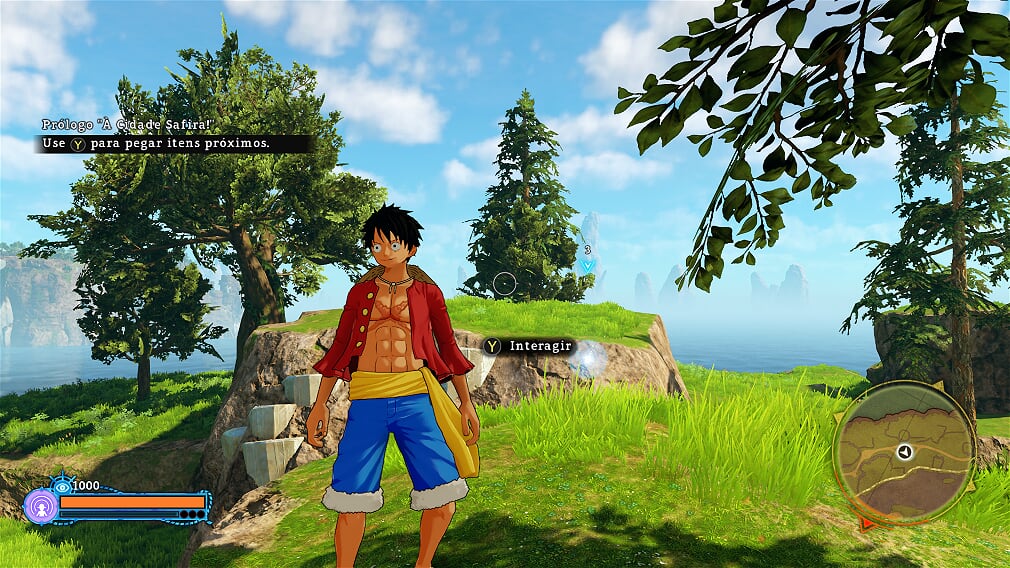Select the white player arrow on the minimap
This screenshot has height=568, width=1010.
click(904, 452)
